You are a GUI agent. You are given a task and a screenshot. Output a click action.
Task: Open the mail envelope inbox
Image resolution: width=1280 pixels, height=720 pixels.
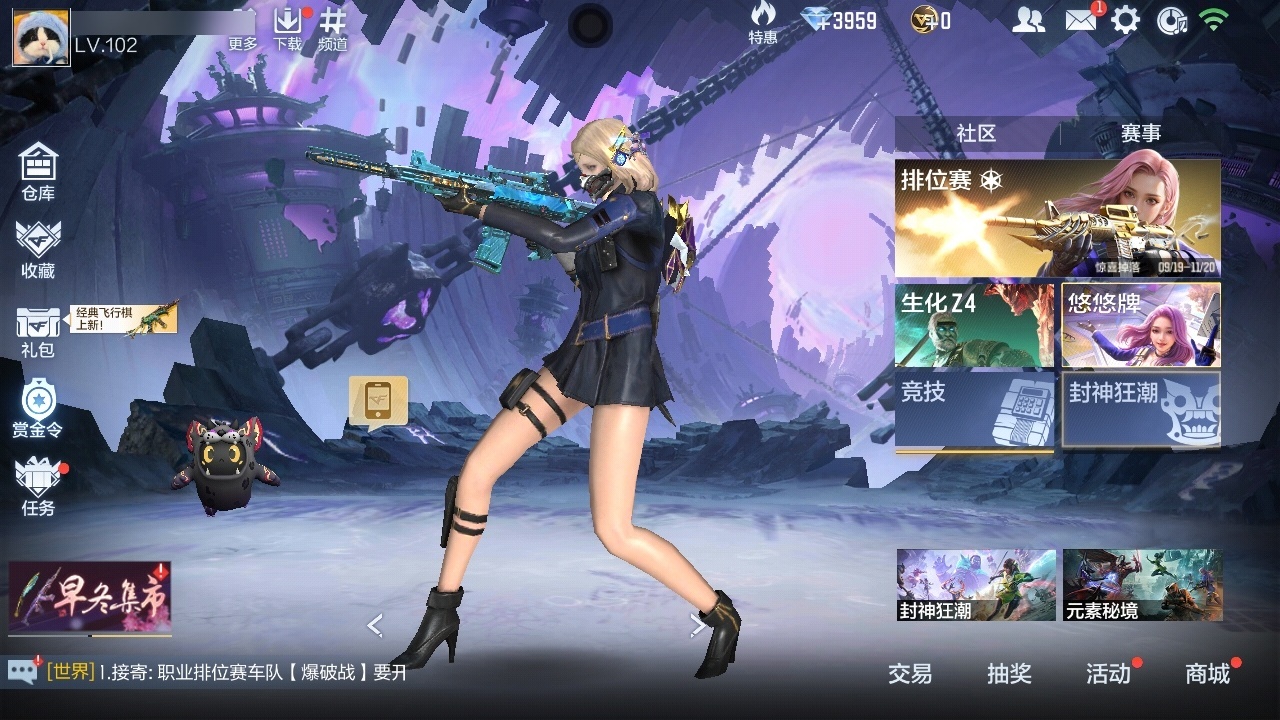coord(1081,20)
